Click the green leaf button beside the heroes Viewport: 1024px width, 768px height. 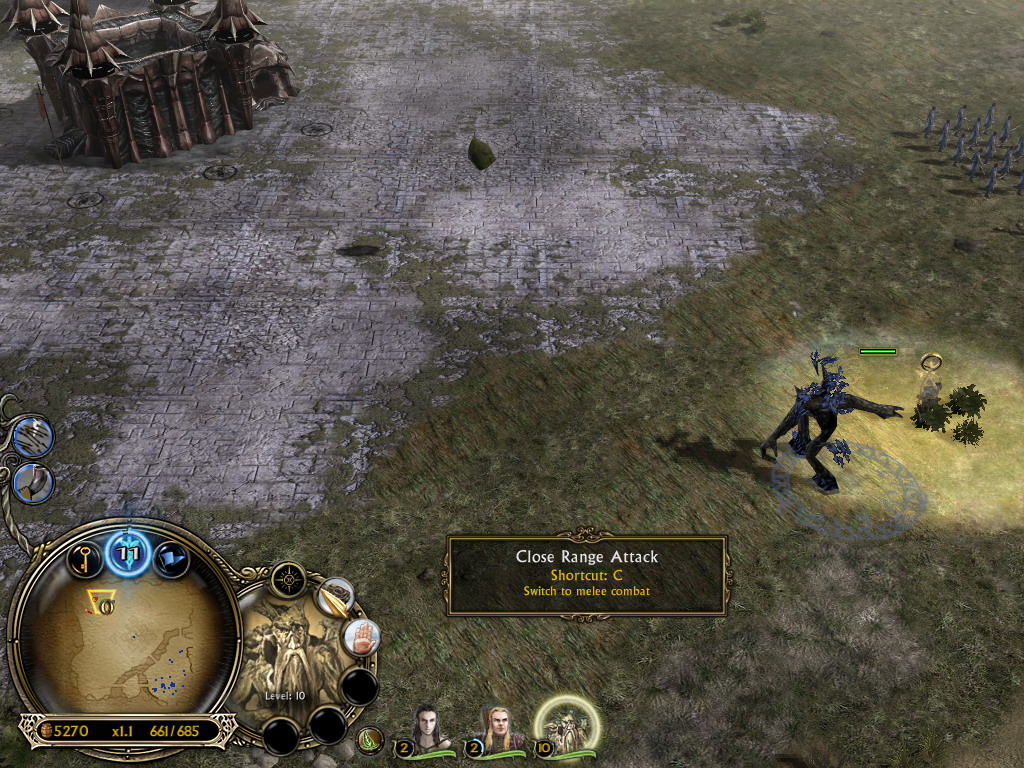pyautogui.click(x=370, y=741)
